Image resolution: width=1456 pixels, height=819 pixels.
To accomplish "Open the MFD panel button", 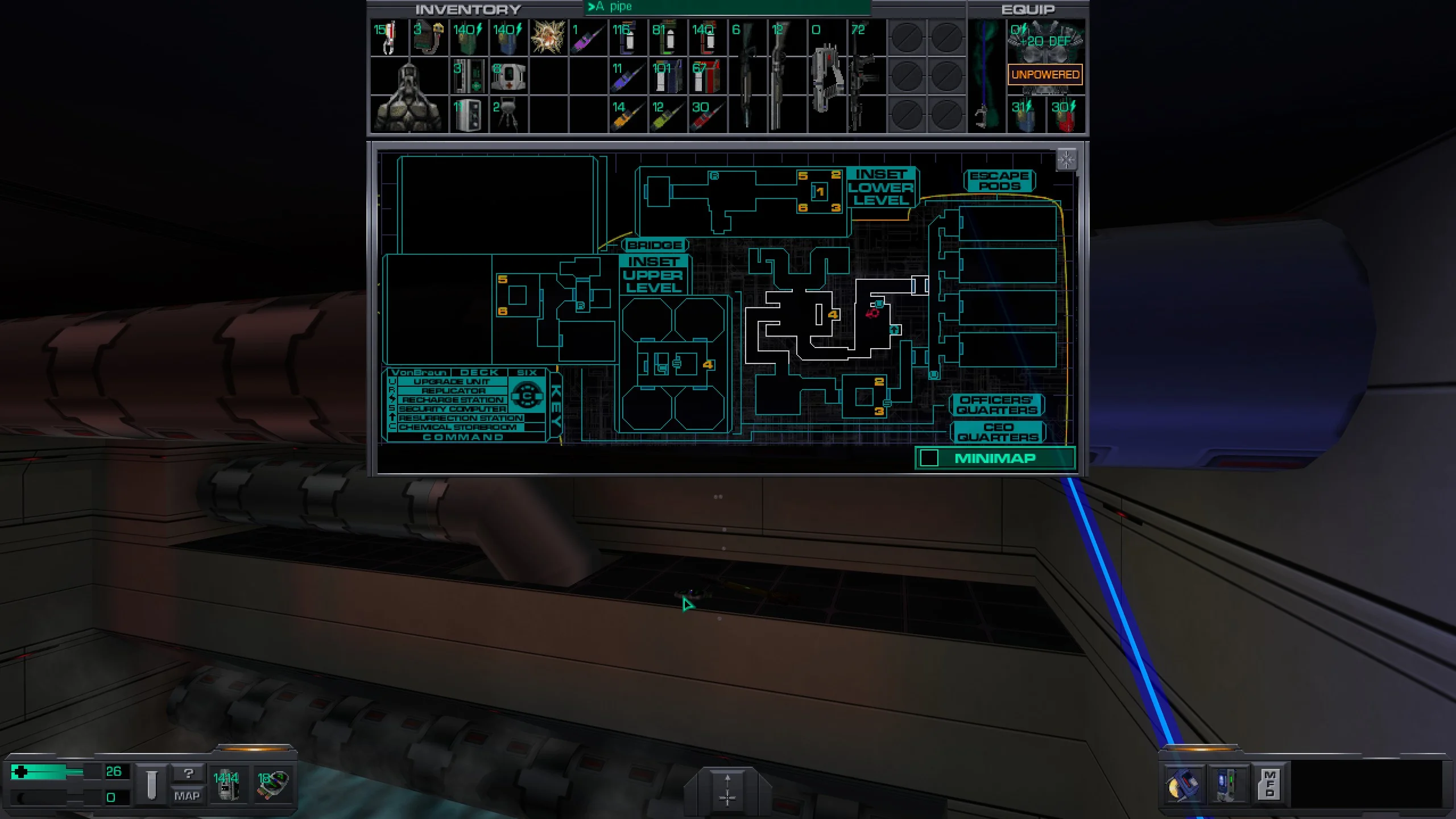I will point(1269,784).
